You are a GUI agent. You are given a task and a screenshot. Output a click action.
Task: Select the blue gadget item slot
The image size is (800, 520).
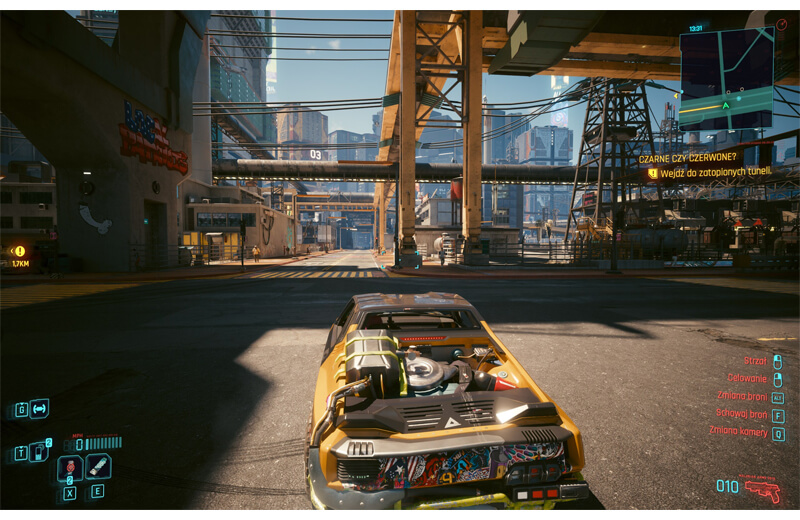coord(98,466)
